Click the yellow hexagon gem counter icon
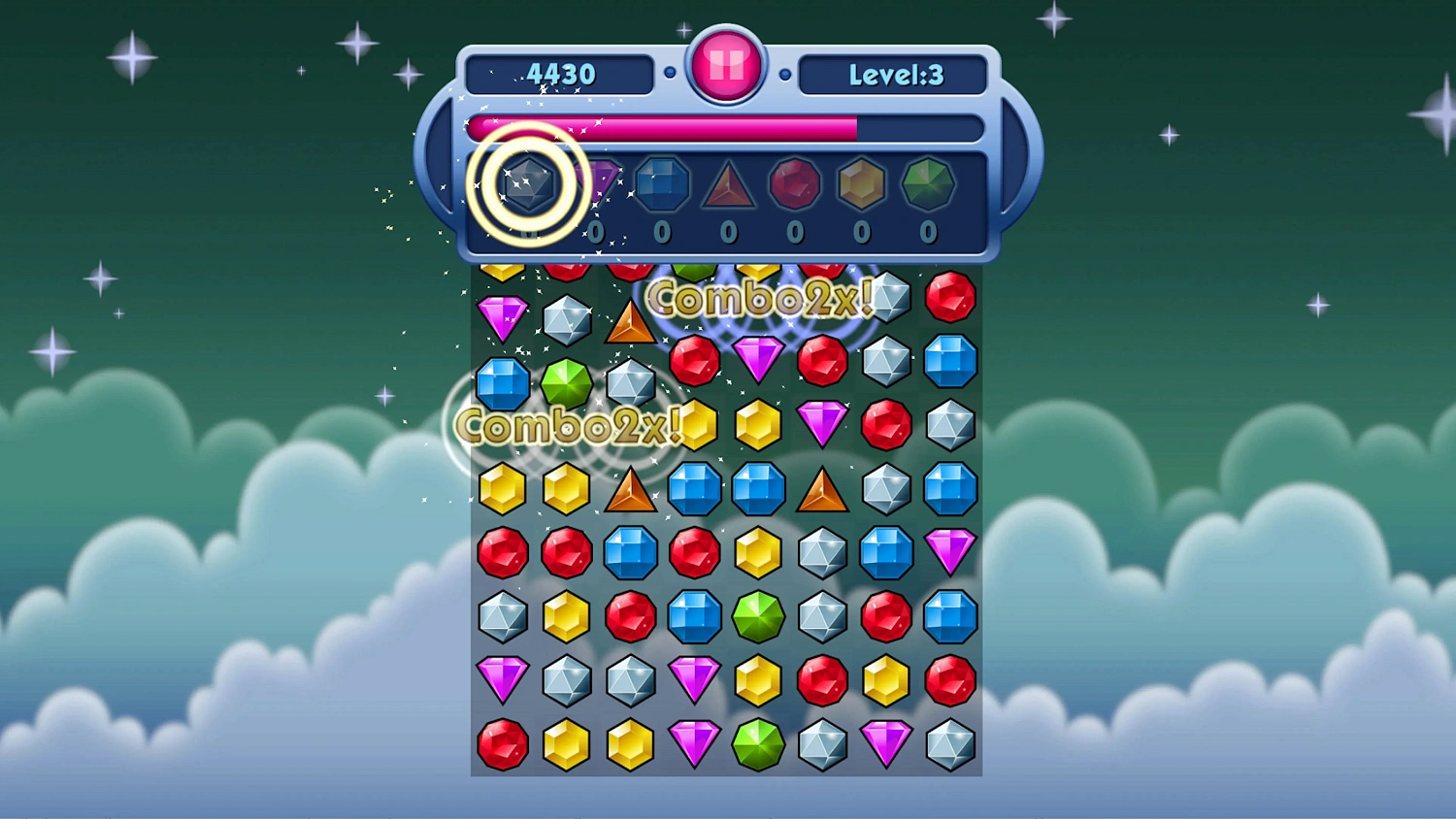This screenshot has width=1456, height=819. [861, 182]
